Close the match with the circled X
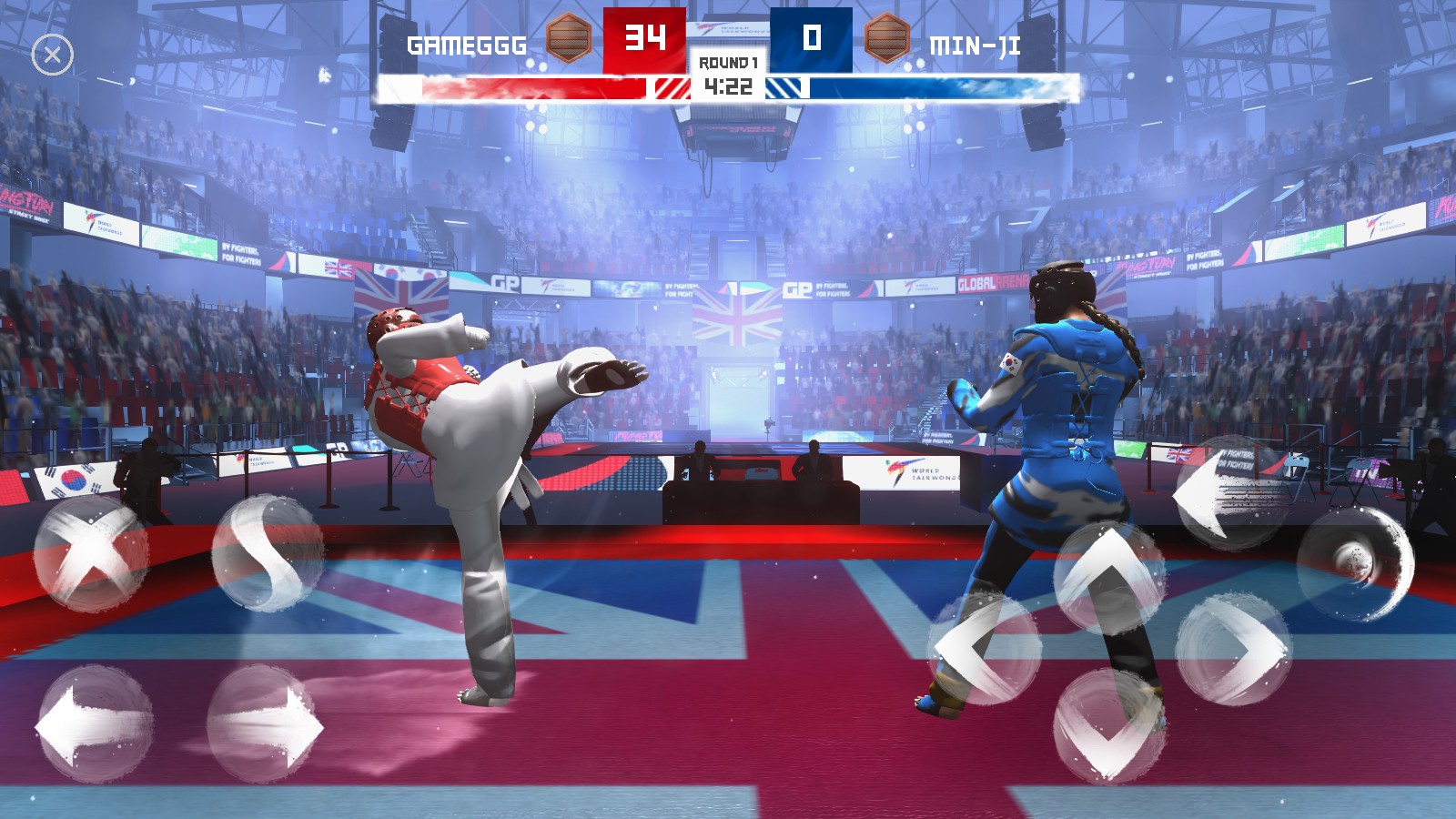The width and height of the screenshot is (1456, 819). click(53, 56)
